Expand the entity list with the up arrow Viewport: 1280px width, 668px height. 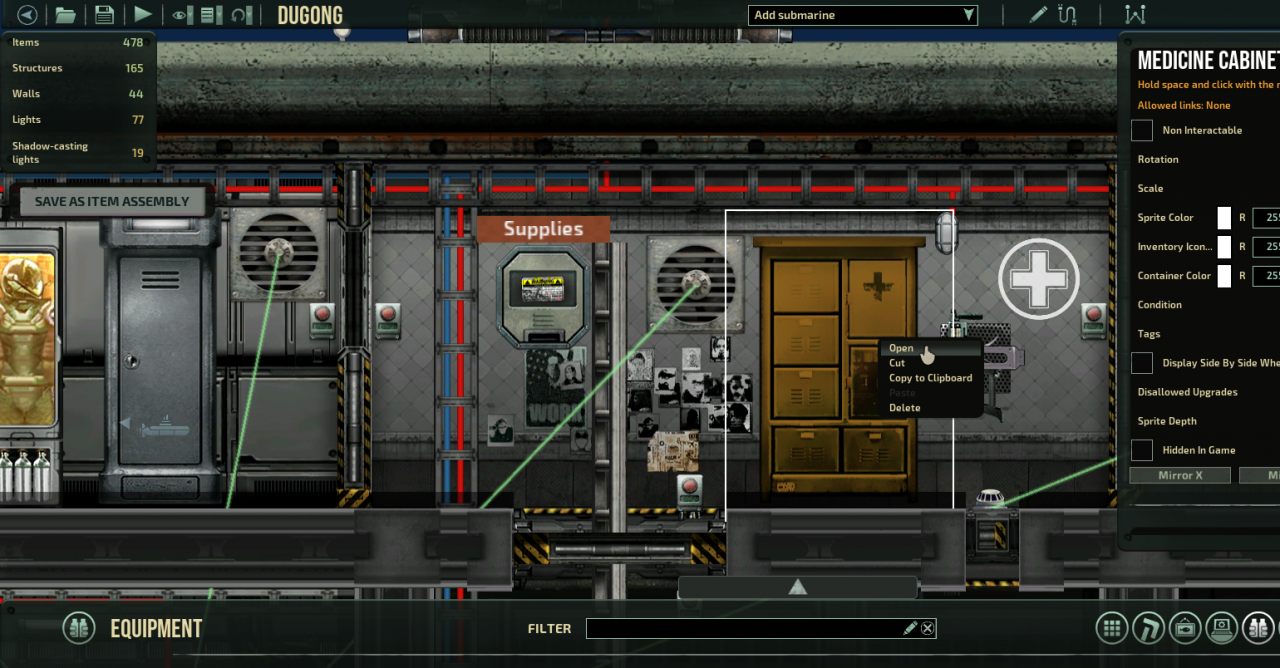(x=797, y=587)
